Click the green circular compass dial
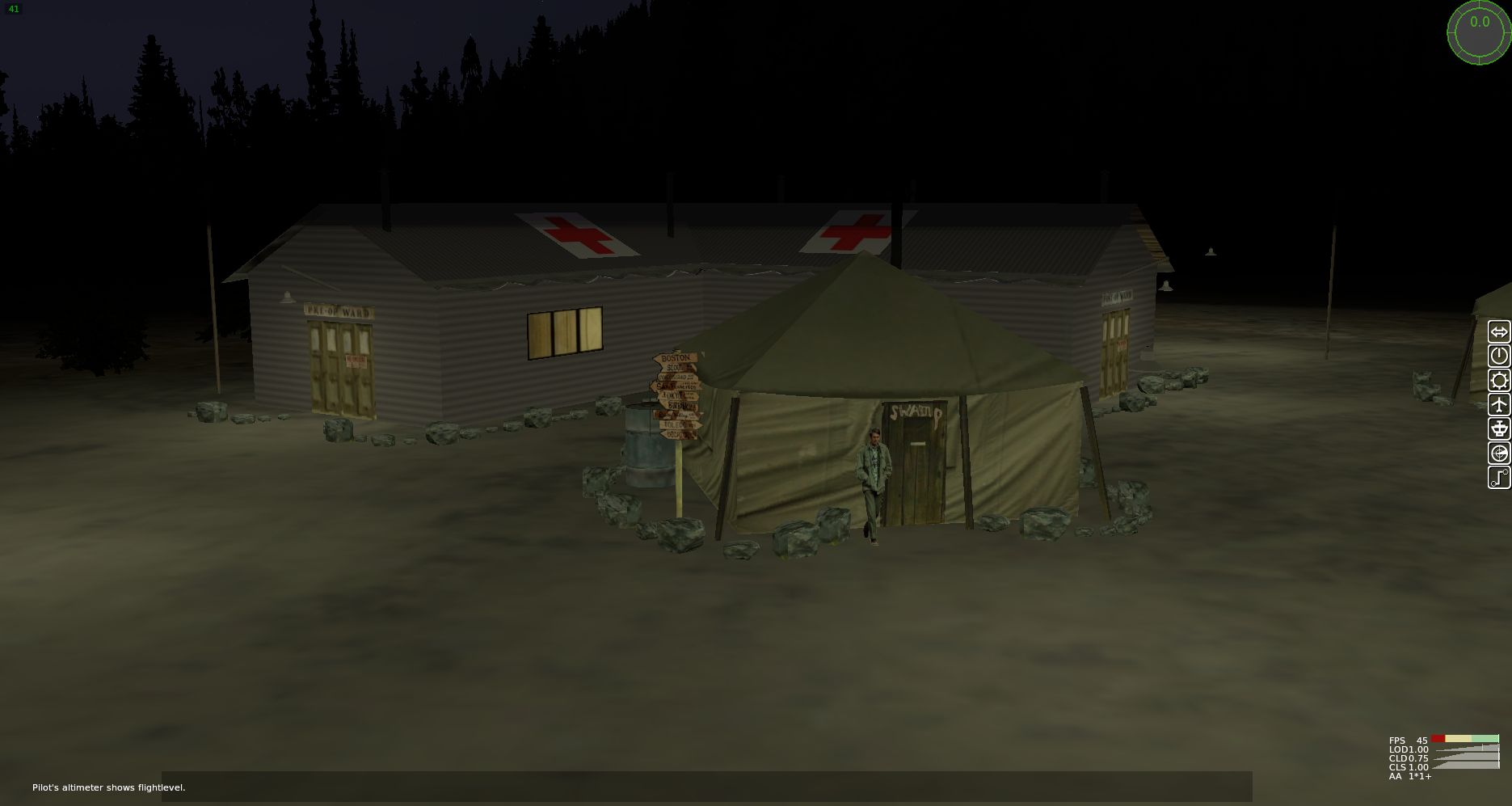Viewport: 1512px width, 806px height. [1479, 32]
